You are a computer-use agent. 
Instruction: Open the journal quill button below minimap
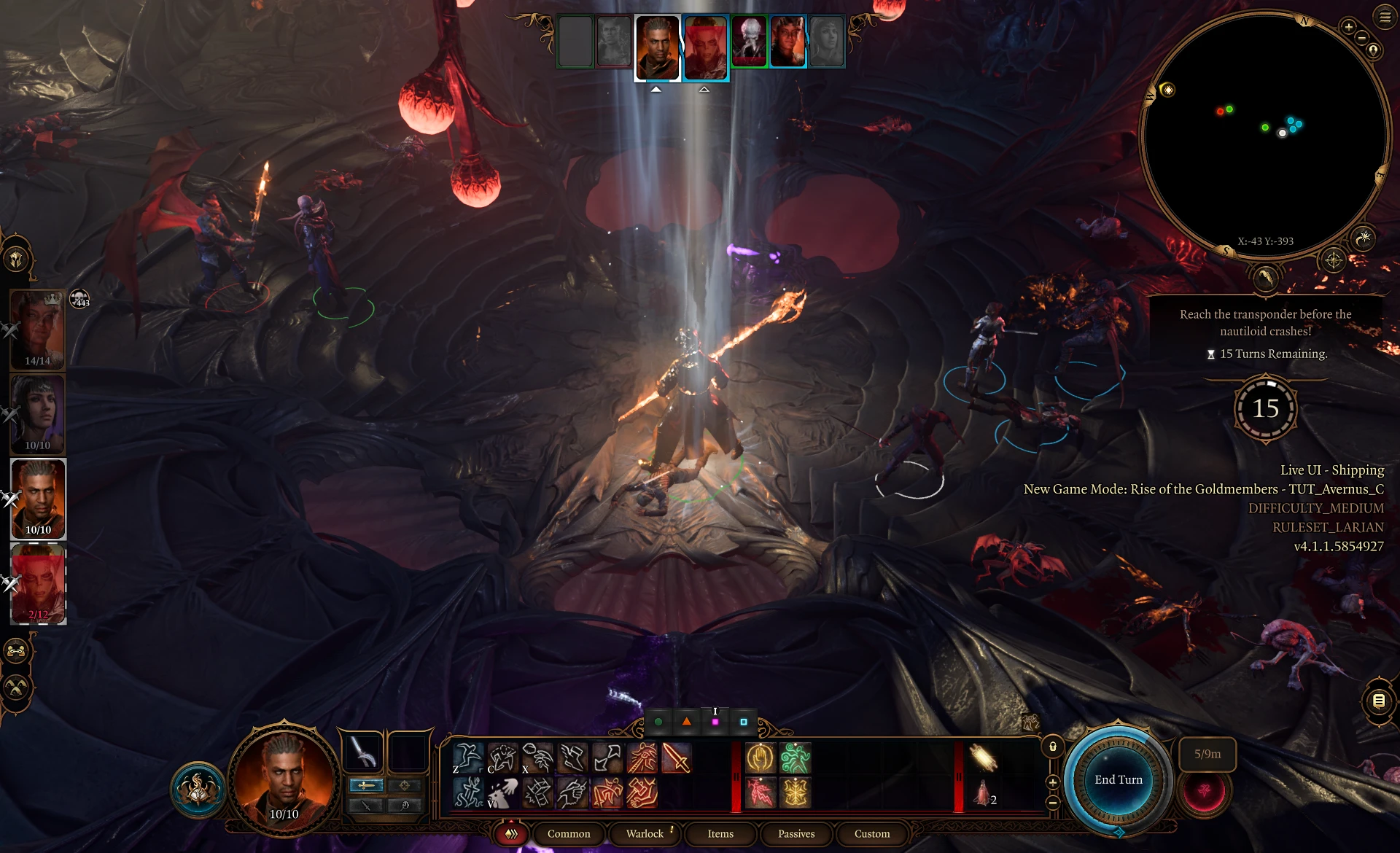click(1265, 278)
